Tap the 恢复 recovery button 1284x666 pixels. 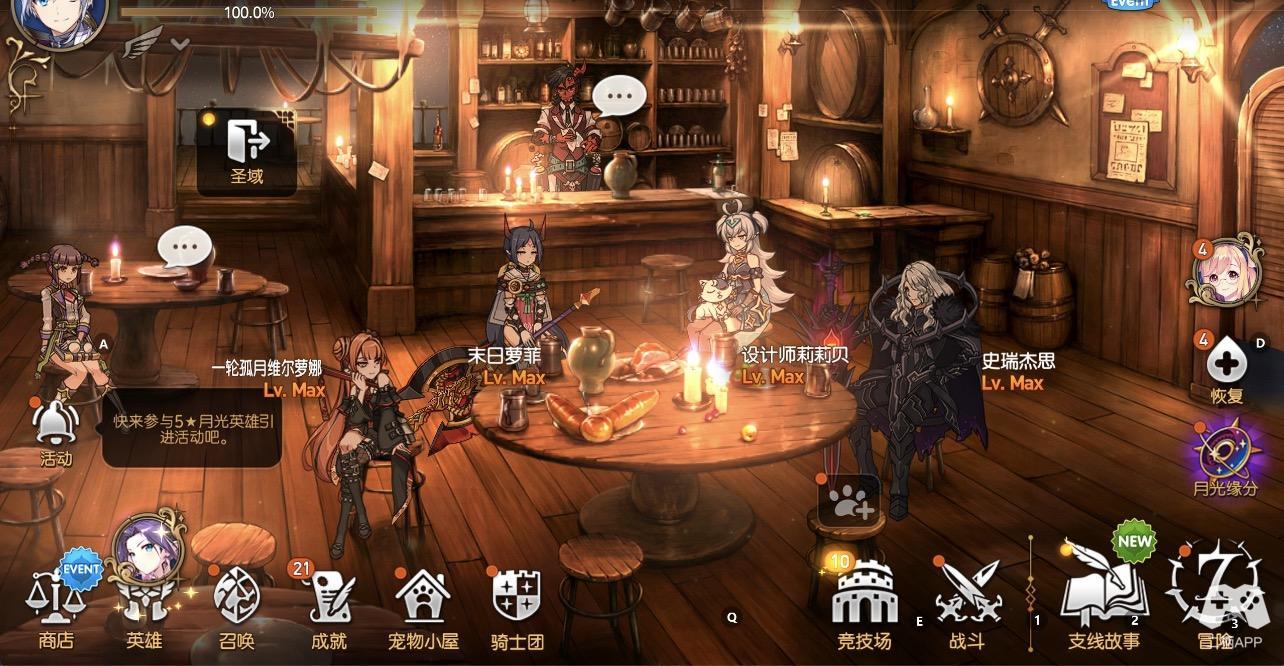tap(1227, 366)
